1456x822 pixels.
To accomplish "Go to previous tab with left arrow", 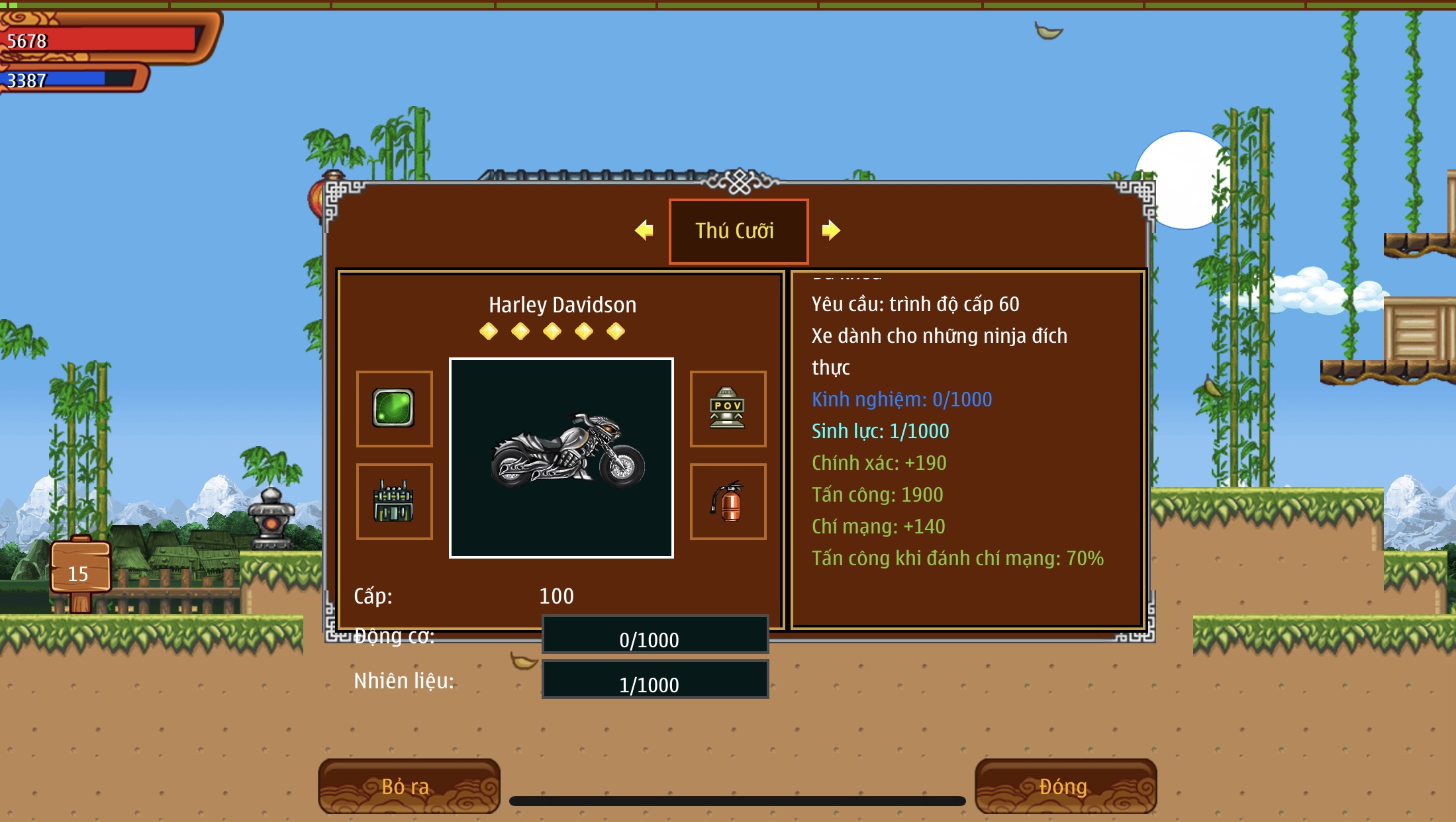I will pos(644,230).
